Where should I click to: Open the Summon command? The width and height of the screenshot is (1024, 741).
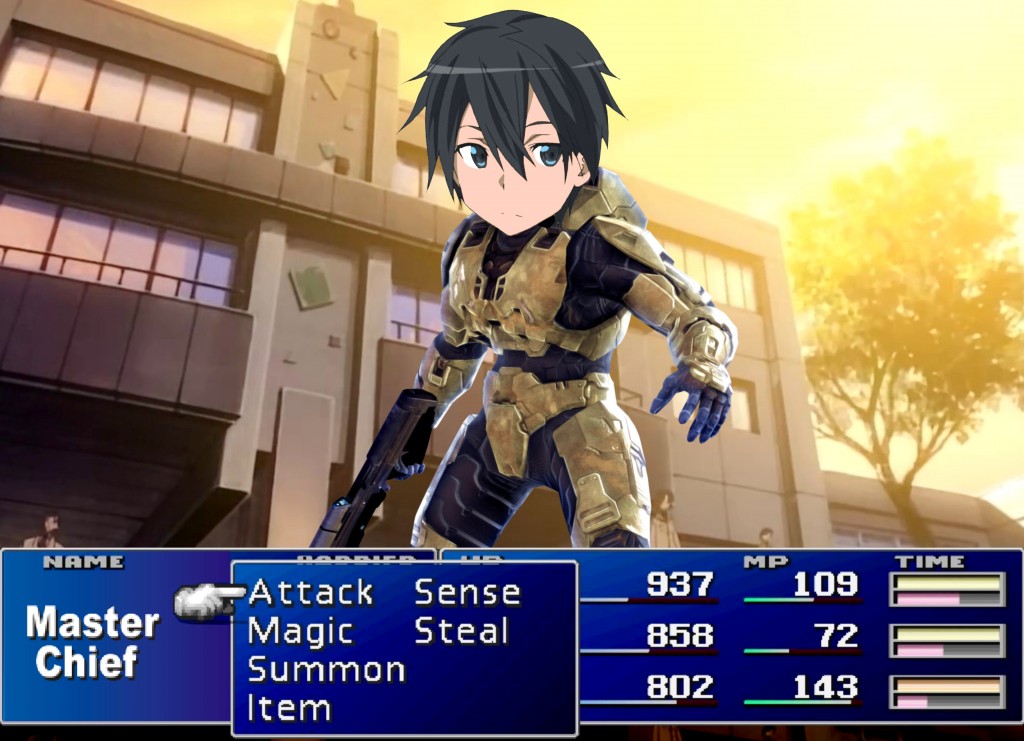point(326,670)
